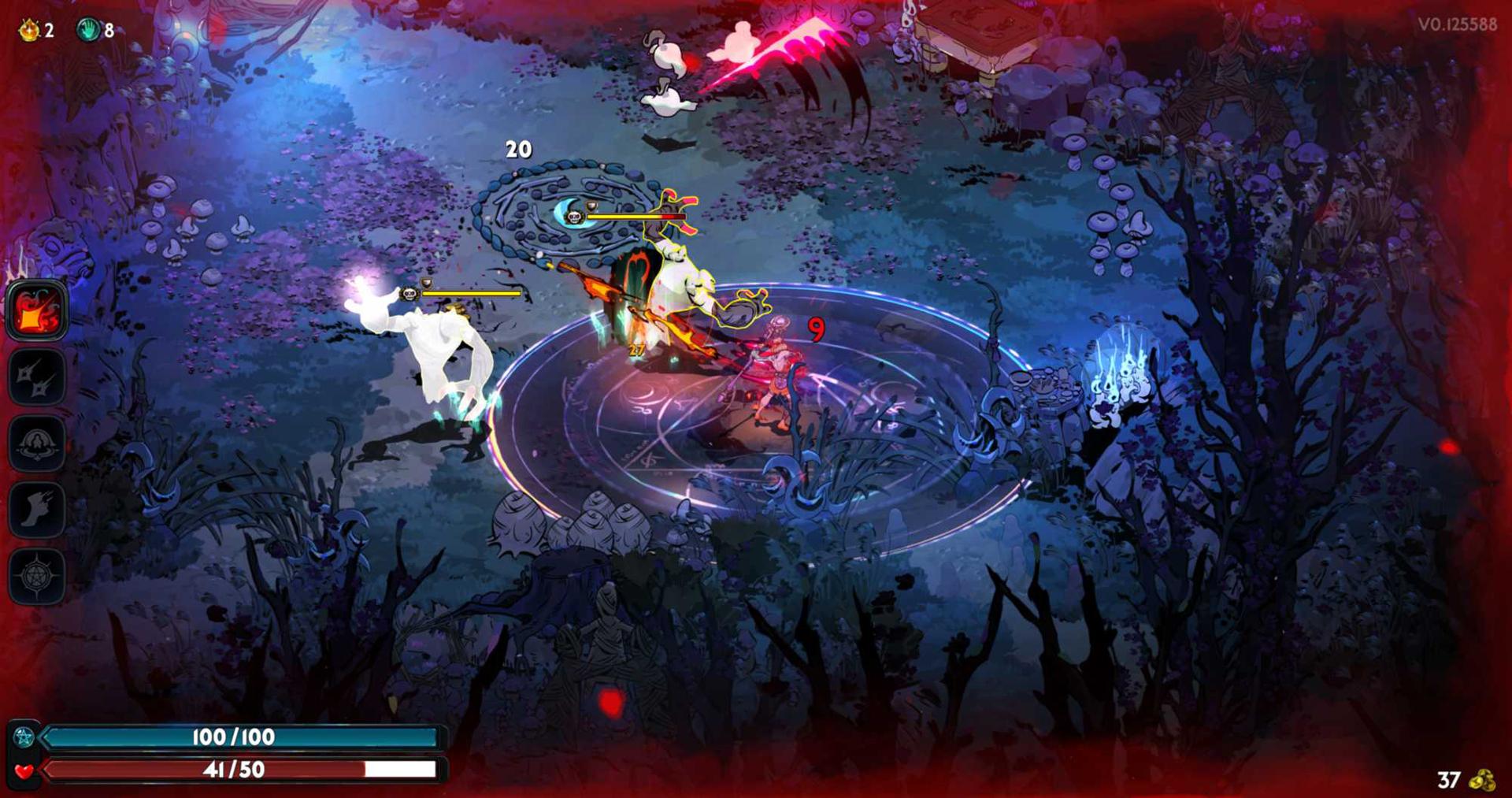Click the gold coins currency icon
Viewport: 1512px width, 798px height.
tap(1482, 780)
